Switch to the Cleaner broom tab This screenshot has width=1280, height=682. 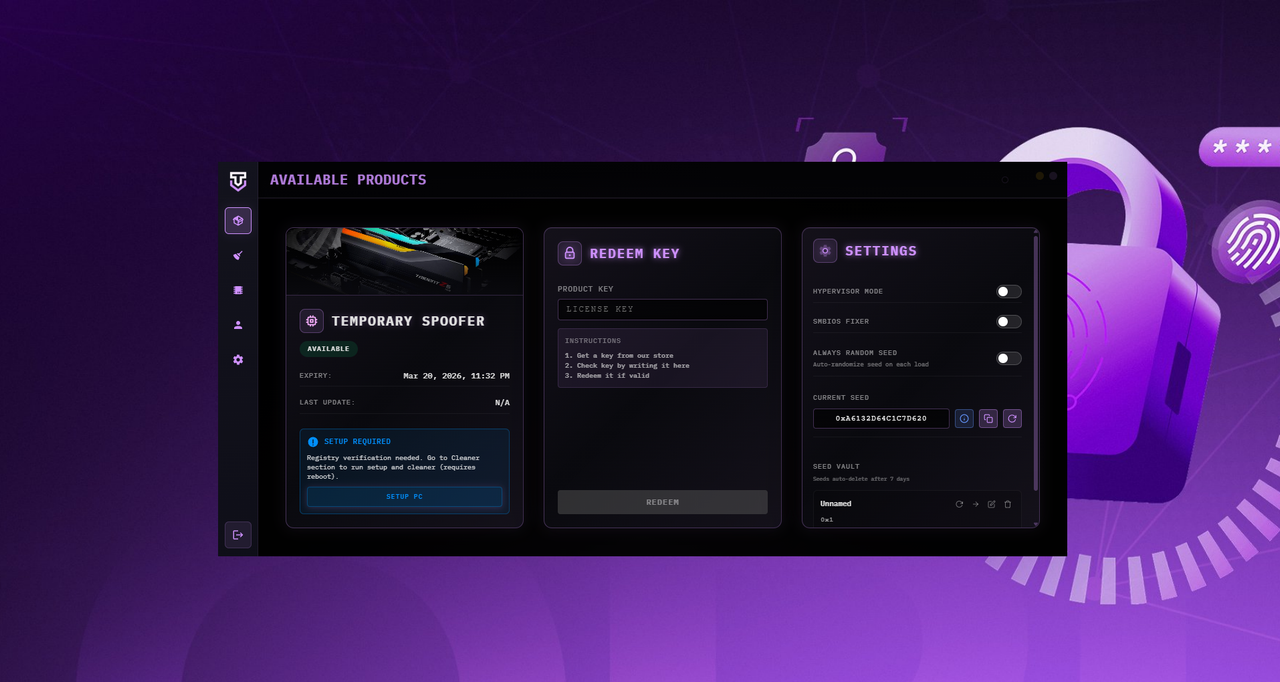[238, 256]
